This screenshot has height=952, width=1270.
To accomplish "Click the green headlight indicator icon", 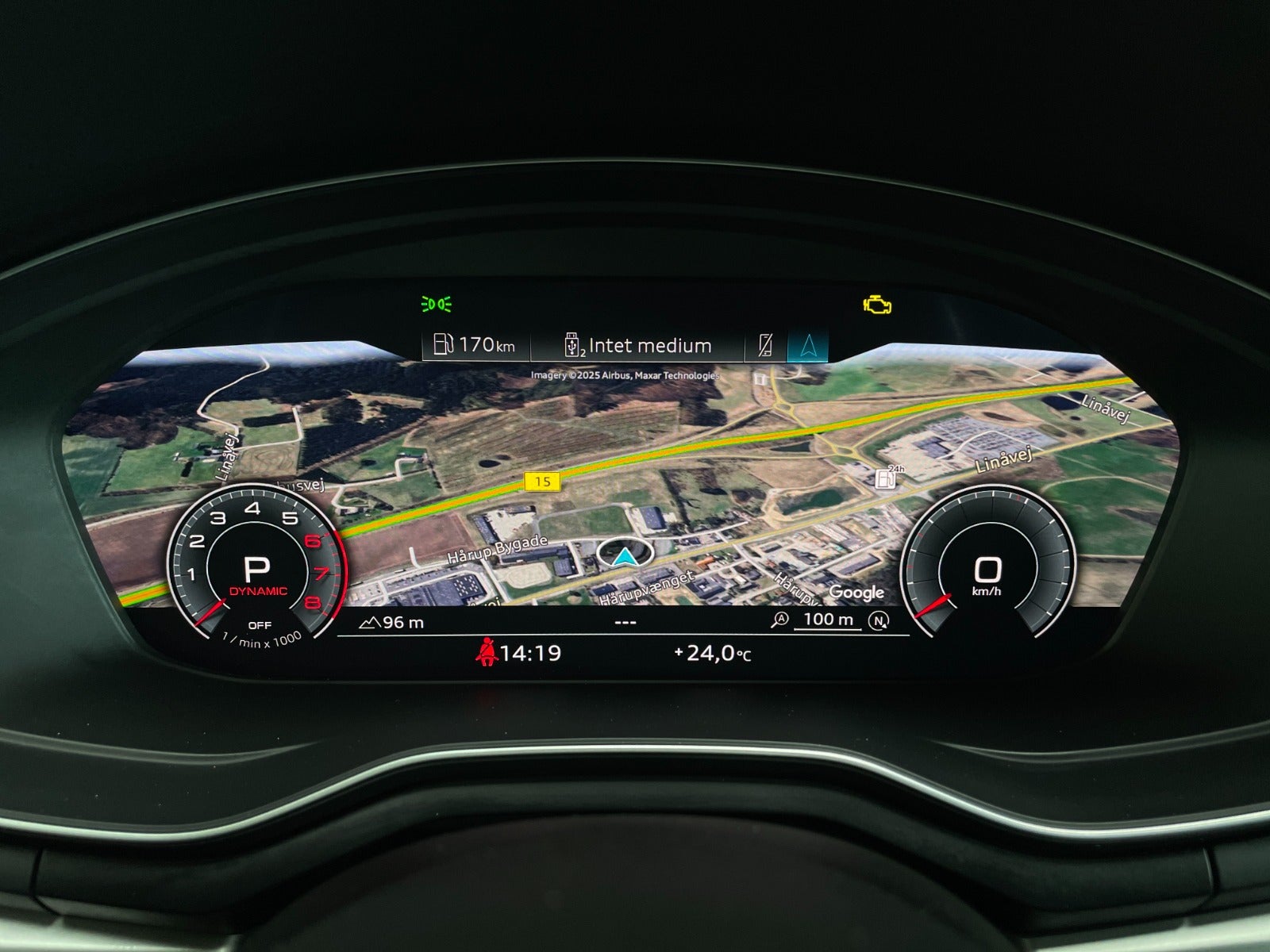I will pos(437,304).
